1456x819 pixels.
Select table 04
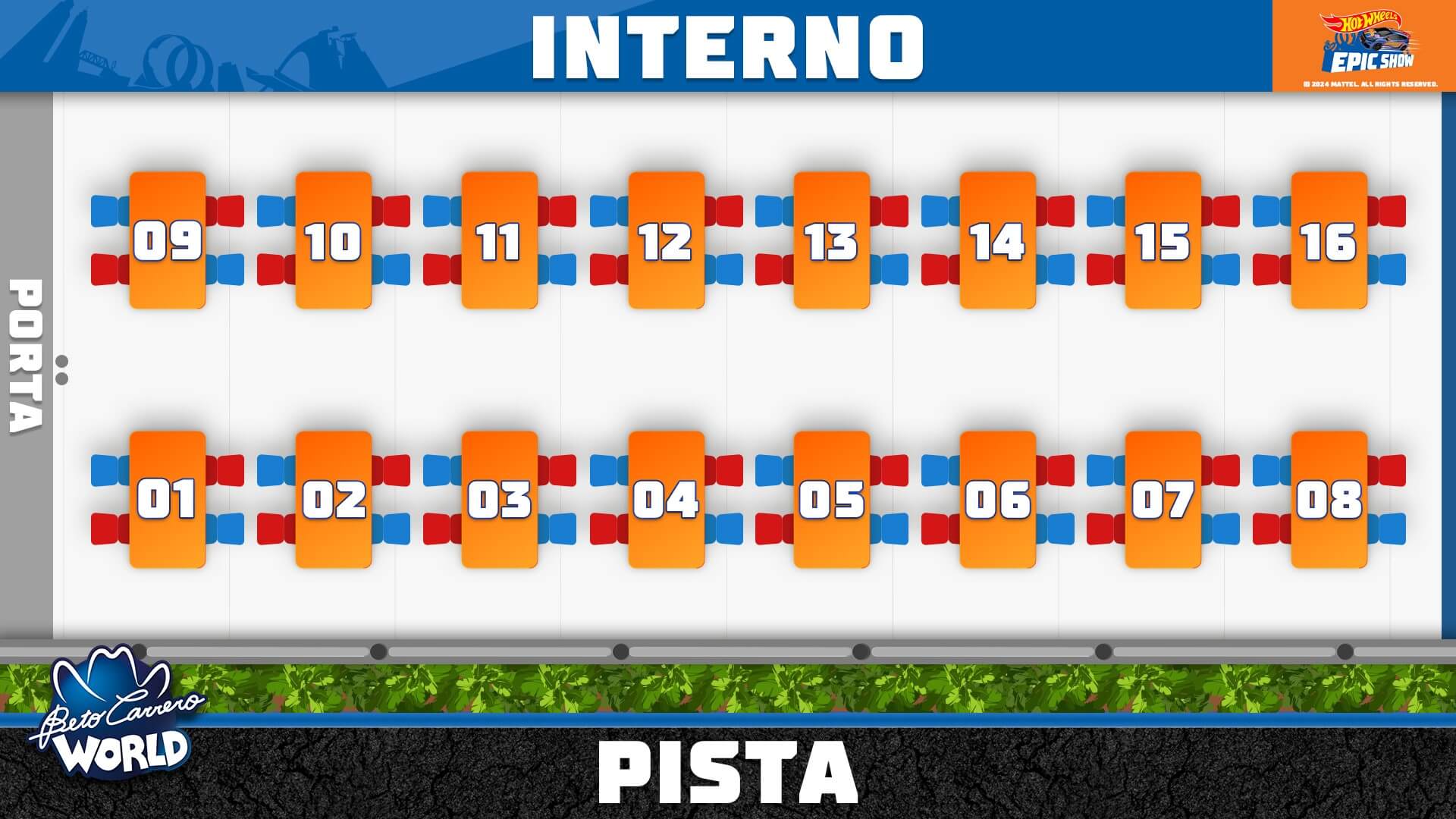point(666,500)
